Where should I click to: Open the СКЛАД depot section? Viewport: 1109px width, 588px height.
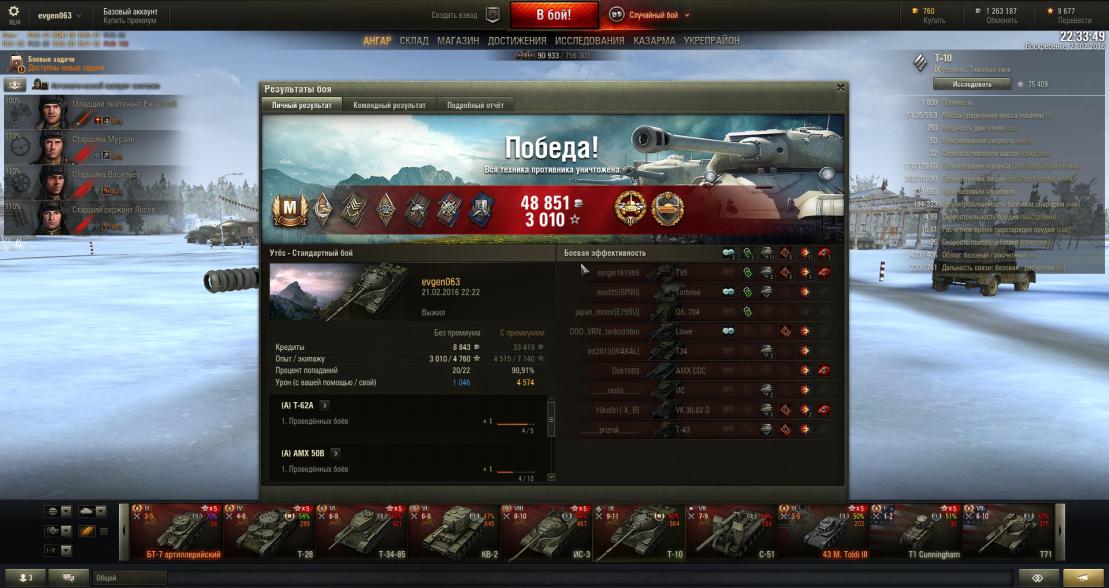(x=414, y=41)
